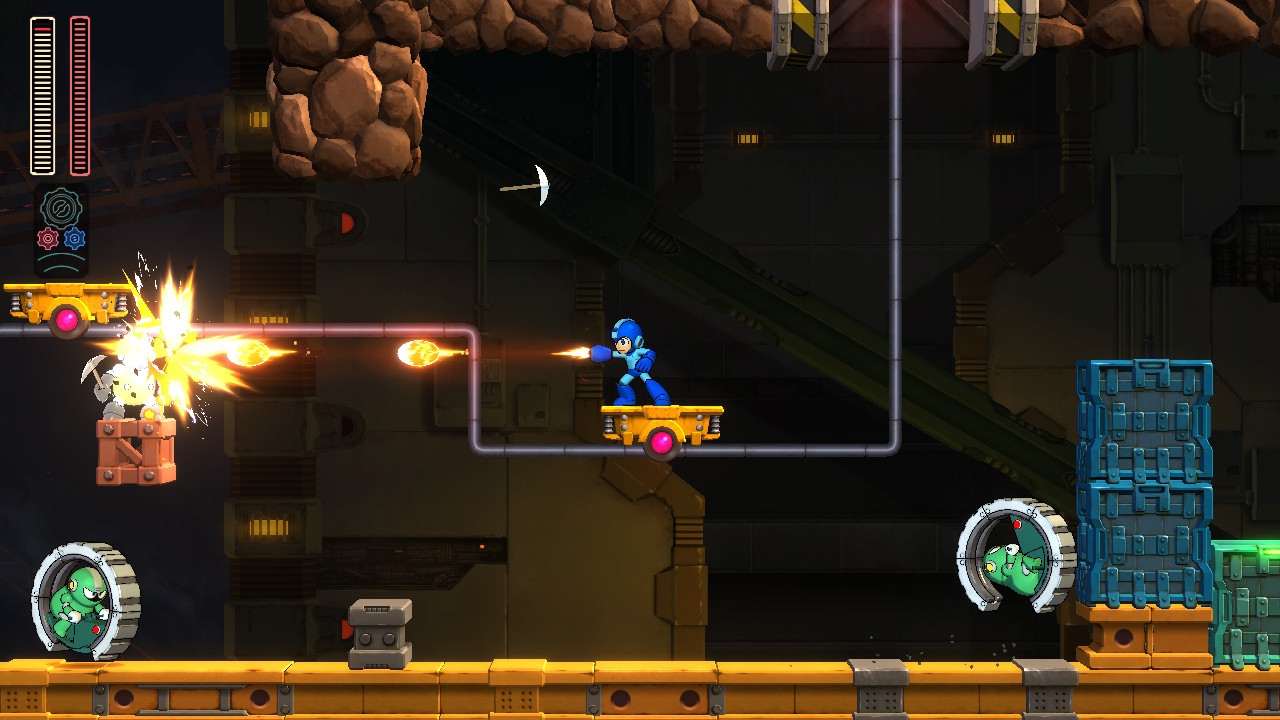Activate the red Power Gear icon
The height and width of the screenshot is (720, 1280).
pos(48,239)
